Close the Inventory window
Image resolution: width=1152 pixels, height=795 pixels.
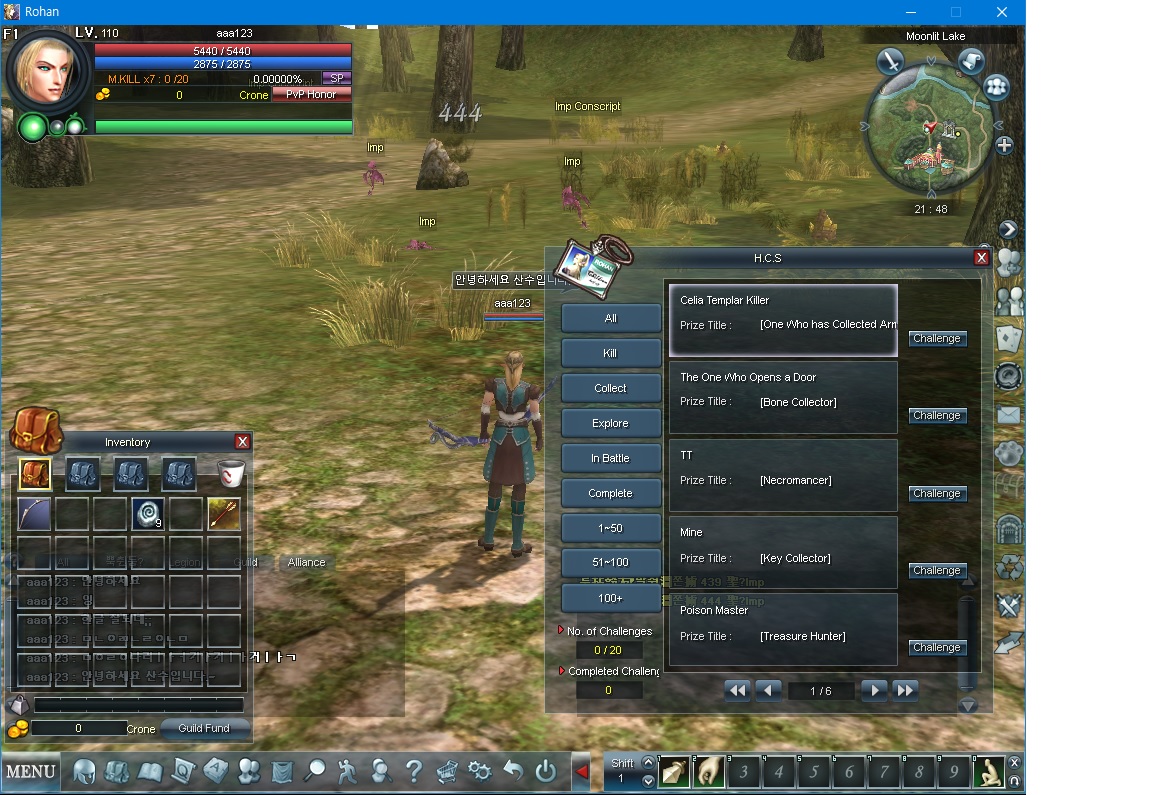(242, 442)
